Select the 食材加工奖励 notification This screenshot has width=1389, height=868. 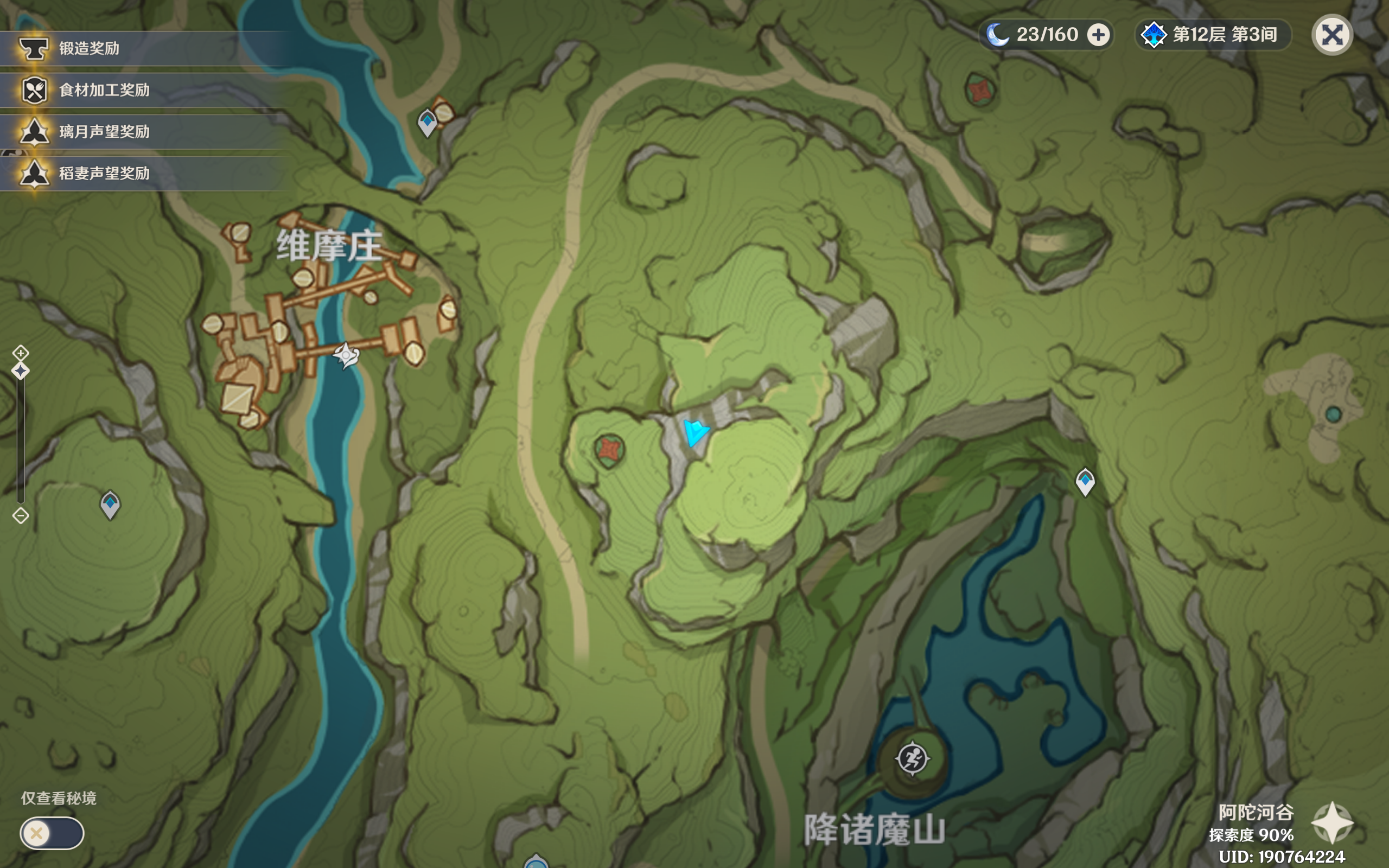(104, 90)
